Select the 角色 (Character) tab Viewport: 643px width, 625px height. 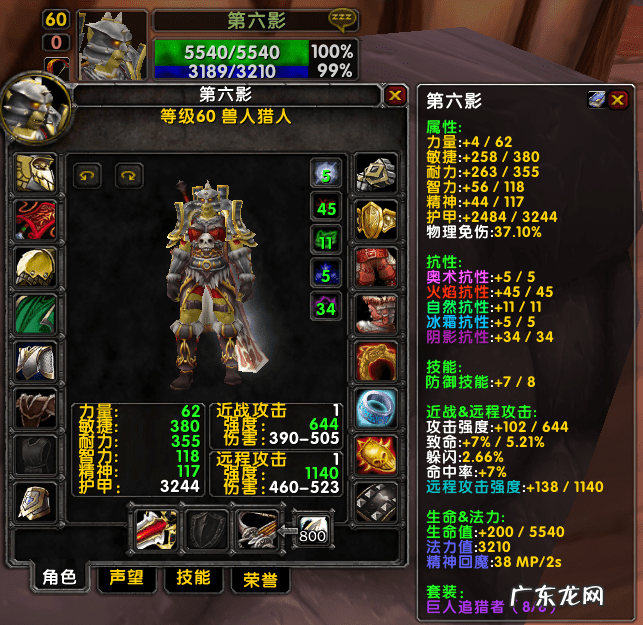point(56,578)
